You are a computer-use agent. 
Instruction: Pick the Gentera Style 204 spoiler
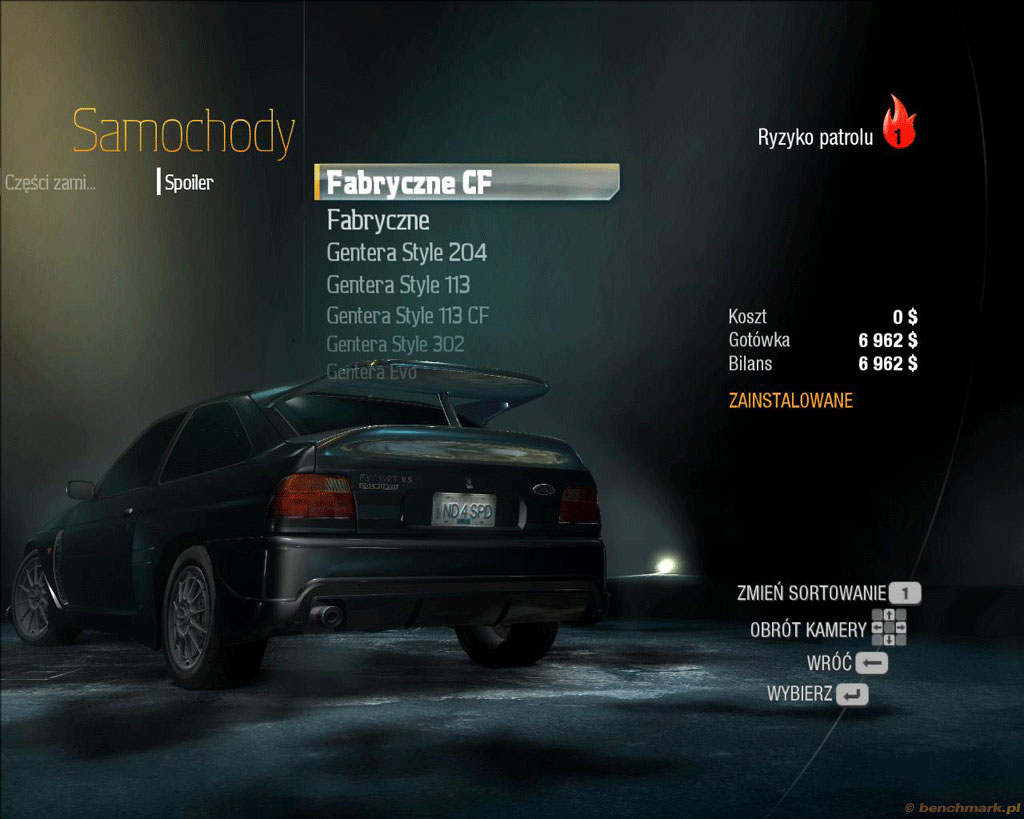point(407,252)
